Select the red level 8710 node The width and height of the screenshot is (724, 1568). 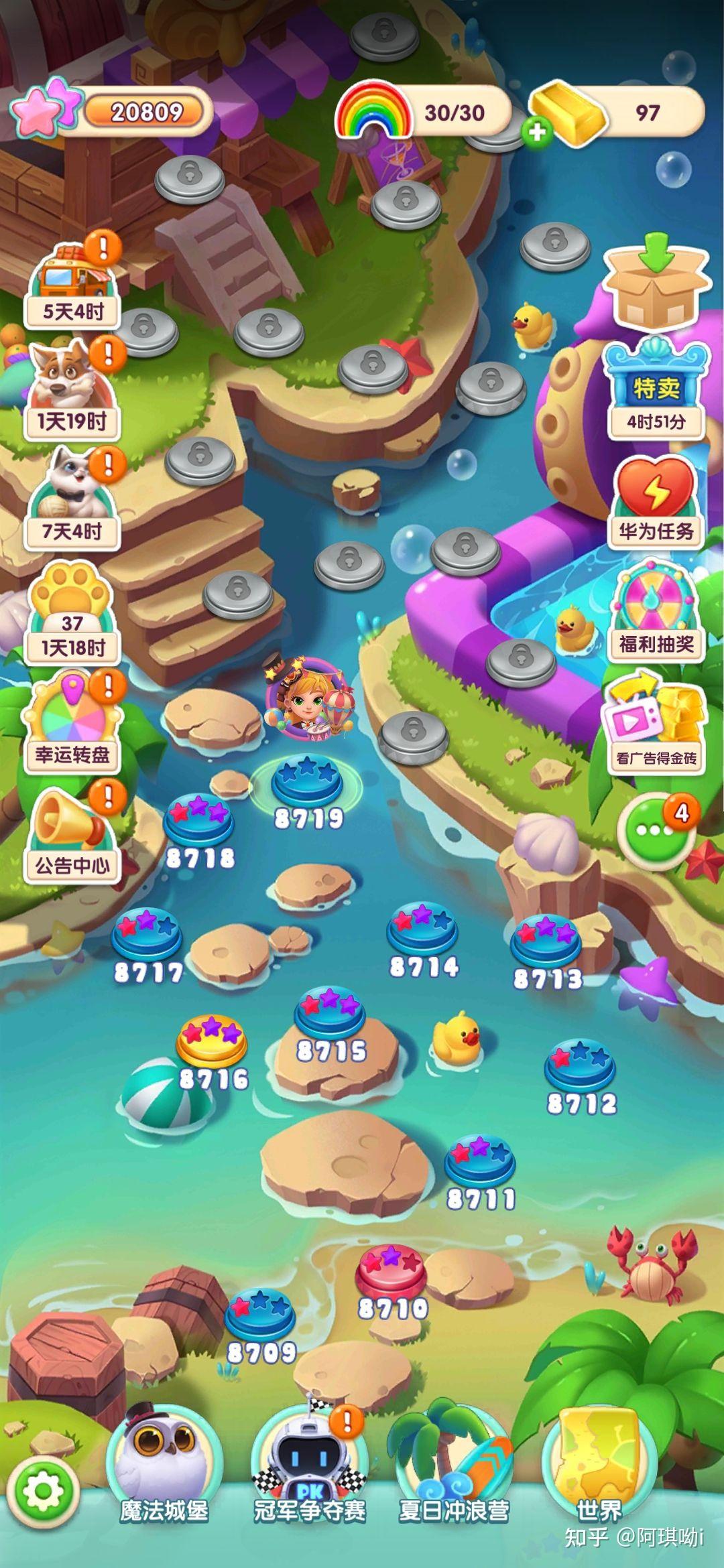point(391,1270)
